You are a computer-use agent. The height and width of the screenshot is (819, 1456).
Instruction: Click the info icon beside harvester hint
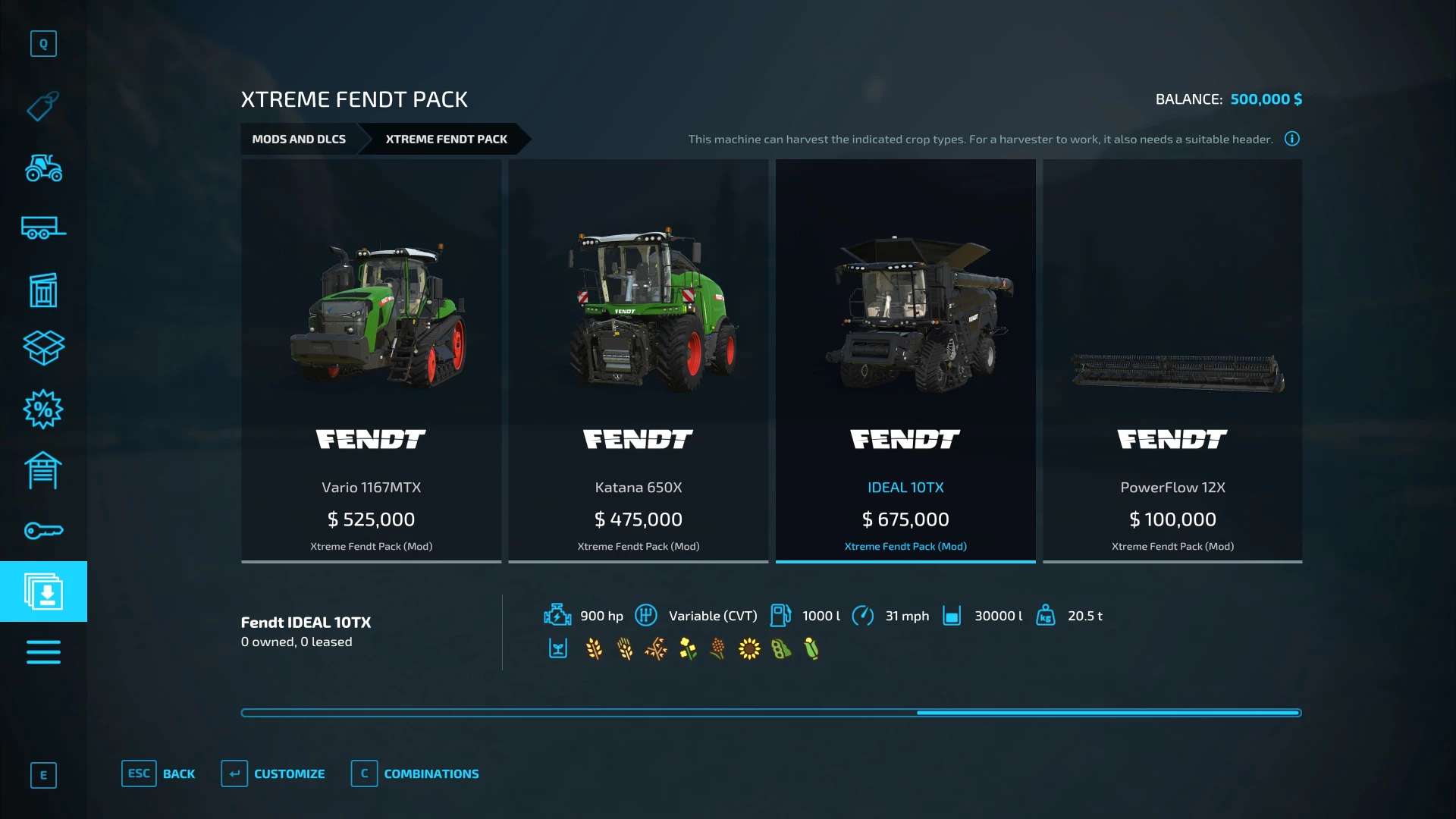1292,139
